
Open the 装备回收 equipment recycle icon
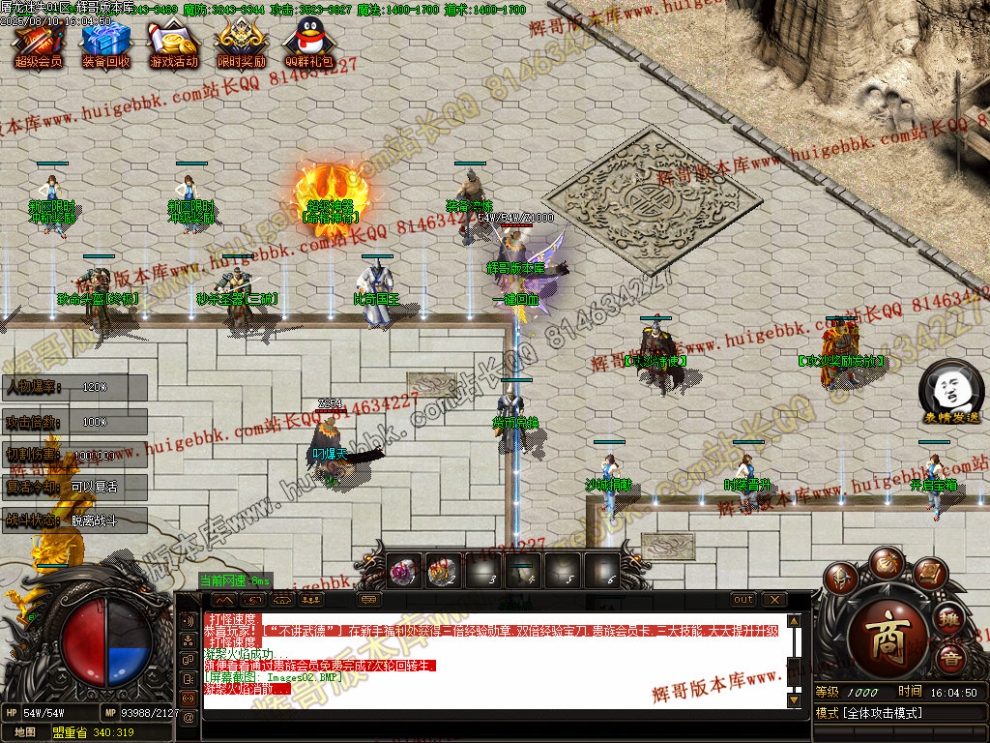(105, 45)
